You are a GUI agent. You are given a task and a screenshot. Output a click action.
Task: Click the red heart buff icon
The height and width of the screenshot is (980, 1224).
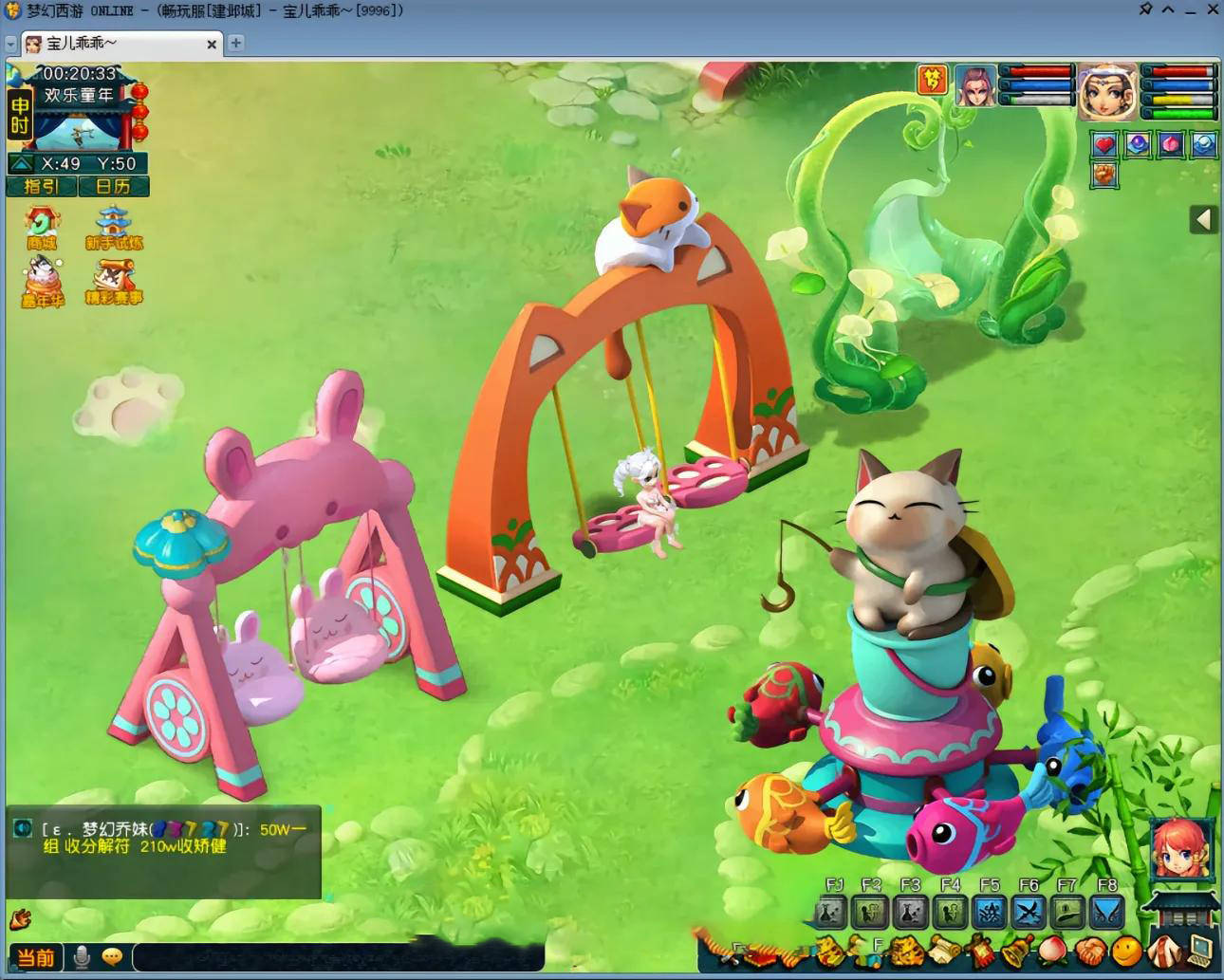coord(1104,144)
